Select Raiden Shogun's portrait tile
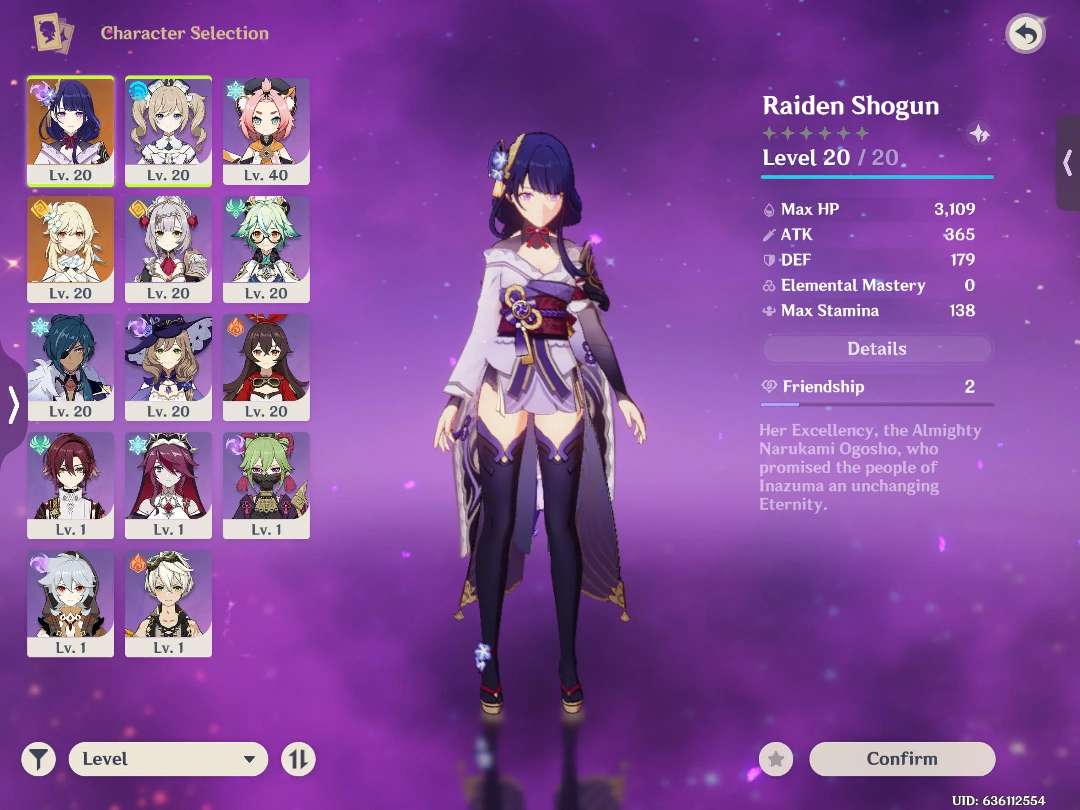The image size is (1080, 810). pyautogui.click(x=70, y=130)
